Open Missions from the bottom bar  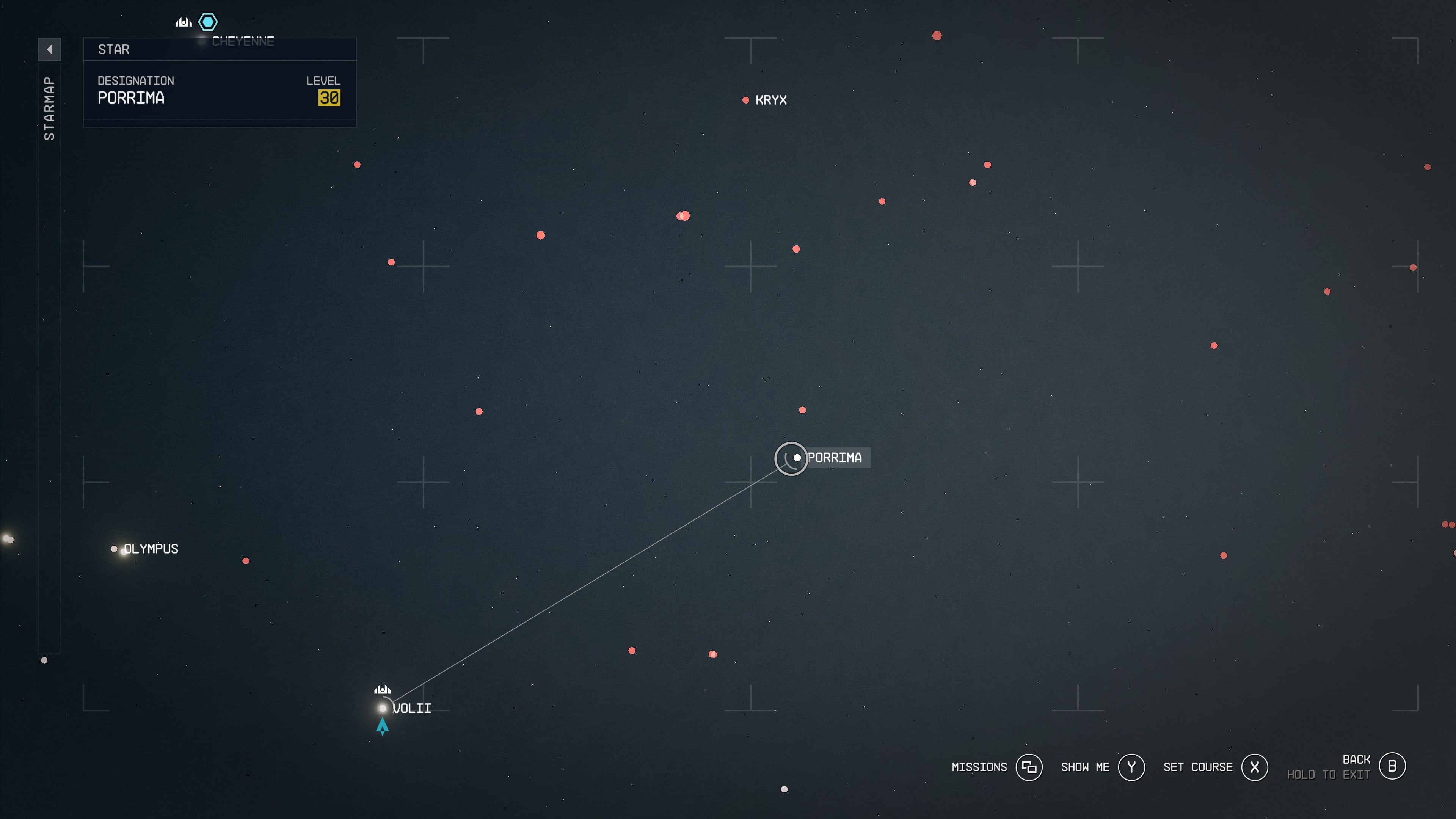coord(979,767)
